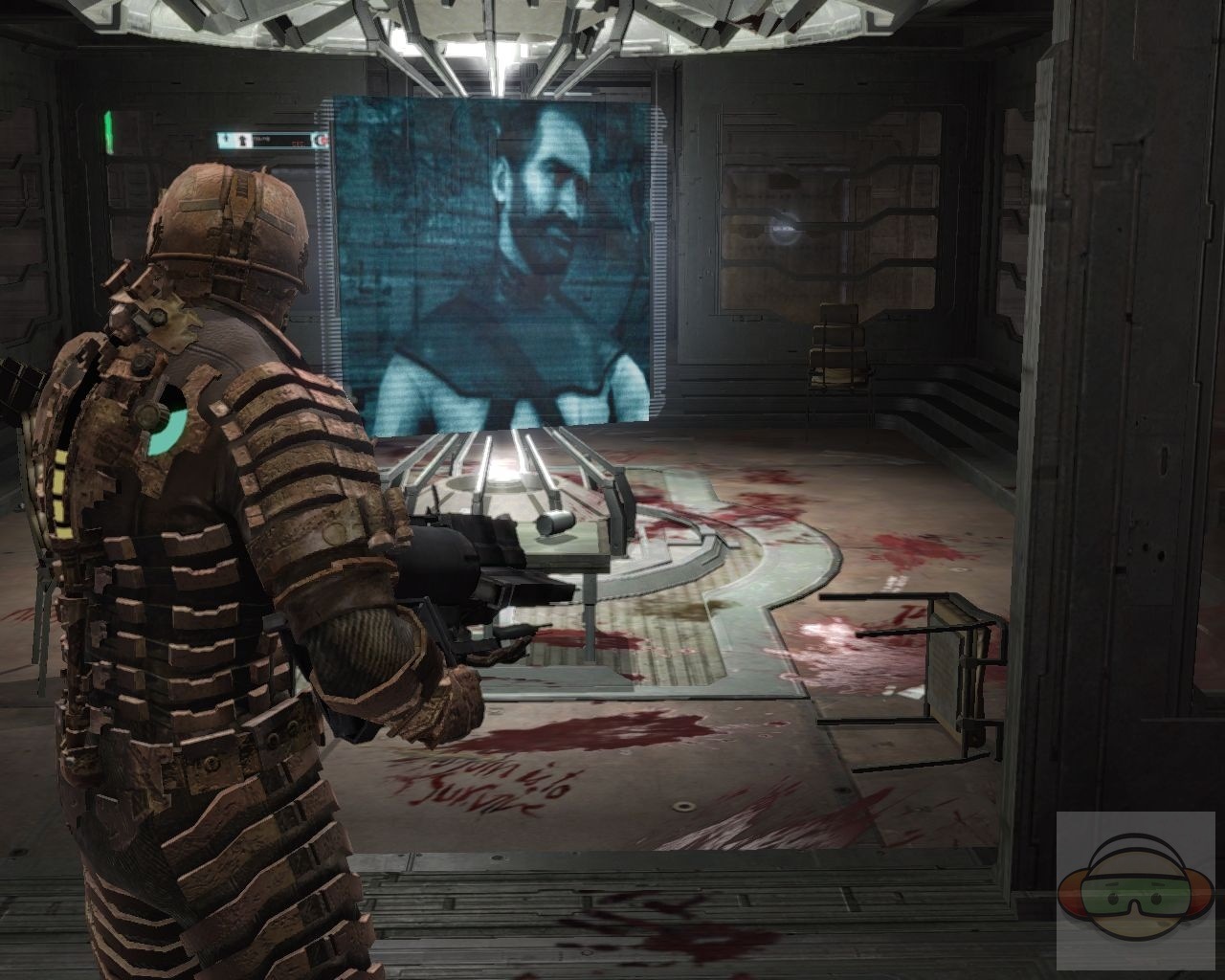Click the red circular icon on the log header
Viewport: 1225px width, 980px height.
(x=323, y=141)
